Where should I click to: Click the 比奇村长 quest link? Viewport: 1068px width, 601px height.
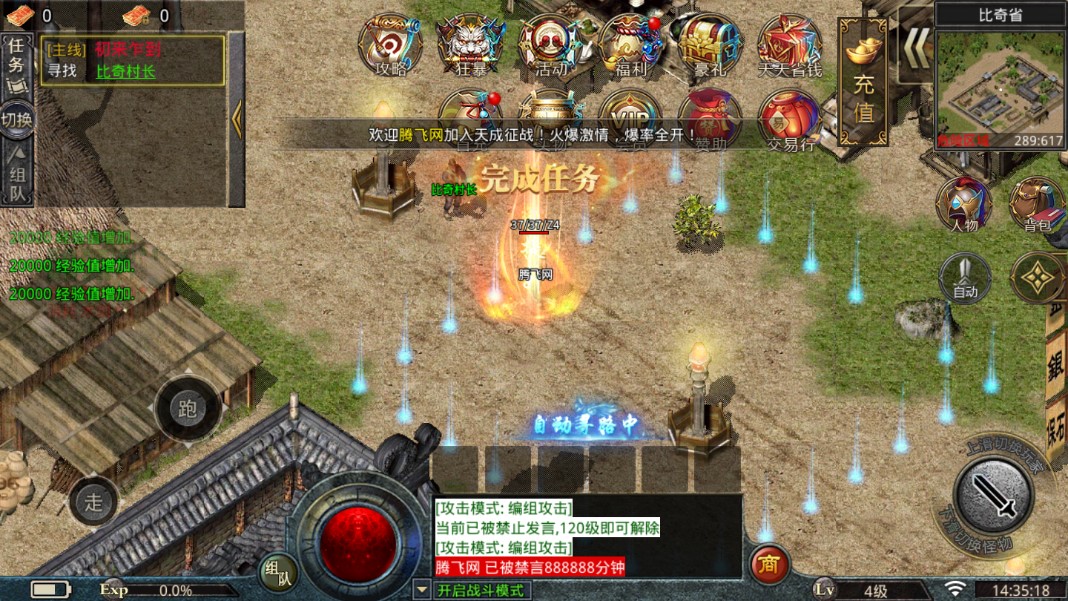pyautogui.click(x=126, y=71)
